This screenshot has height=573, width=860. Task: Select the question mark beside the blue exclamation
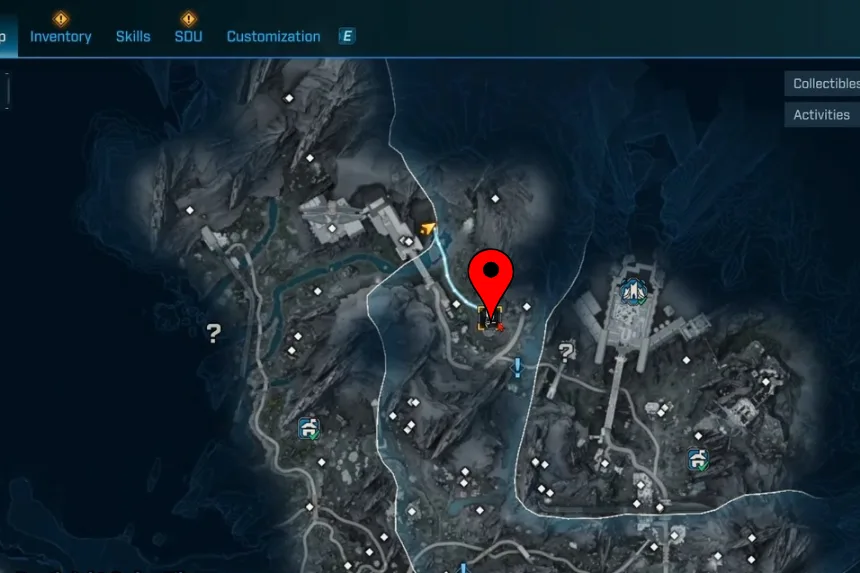click(x=567, y=351)
